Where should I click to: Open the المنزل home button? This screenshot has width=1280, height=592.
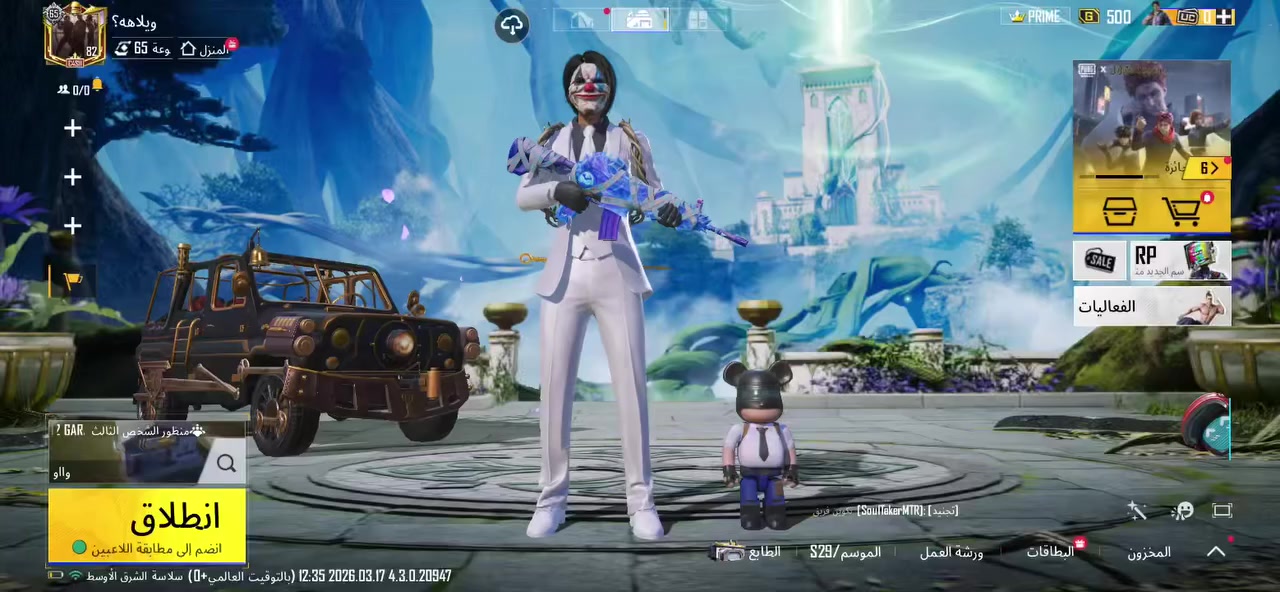[204, 49]
